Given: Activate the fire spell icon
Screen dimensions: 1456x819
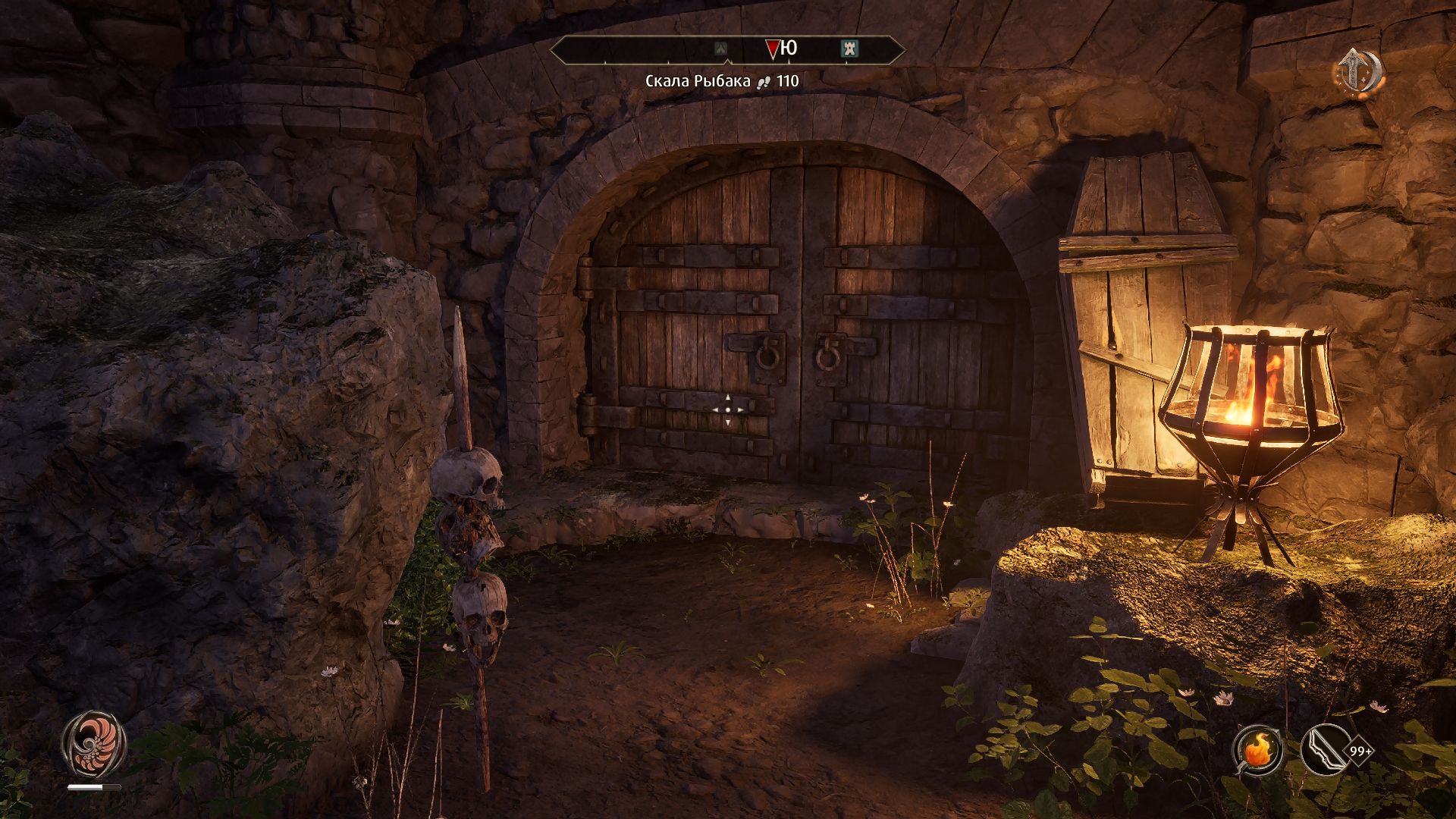Looking at the screenshot, I should (x=1257, y=751).
